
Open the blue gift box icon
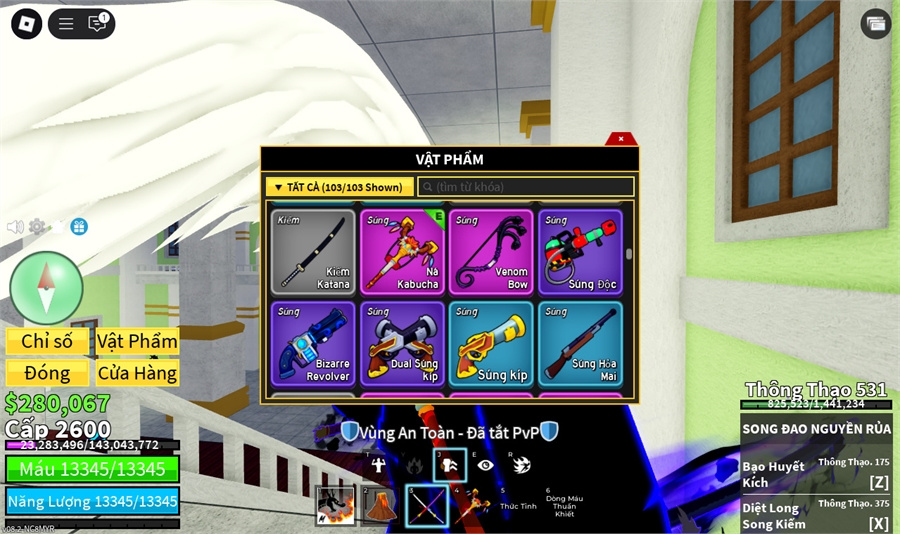point(79,227)
